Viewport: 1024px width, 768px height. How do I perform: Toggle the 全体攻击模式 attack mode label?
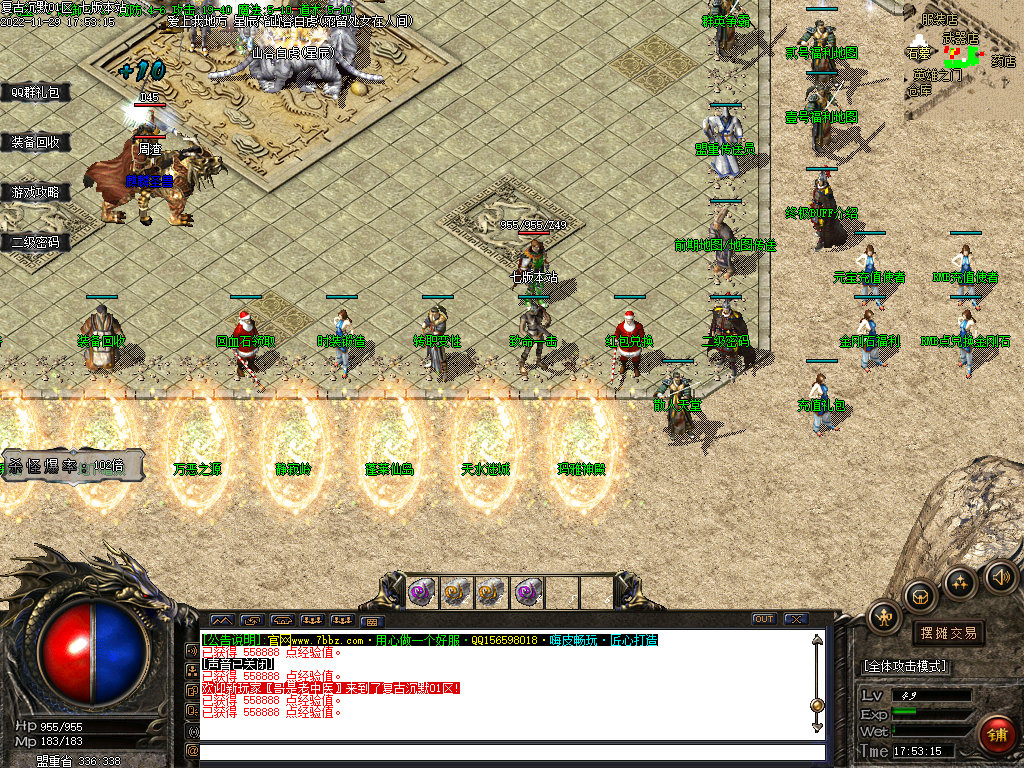coord(906,666)
